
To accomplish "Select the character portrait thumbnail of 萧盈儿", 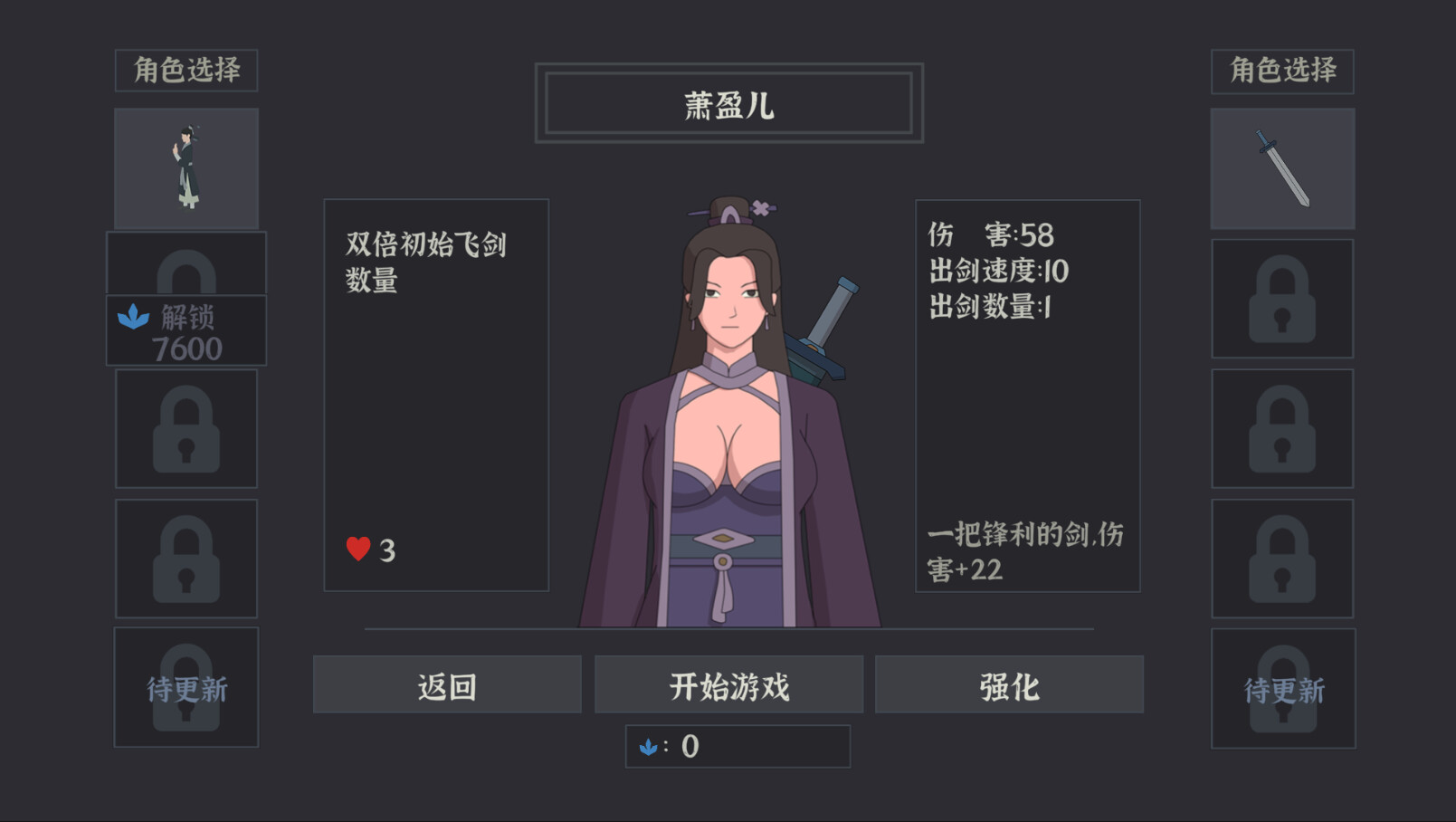I will coord(186,167).
